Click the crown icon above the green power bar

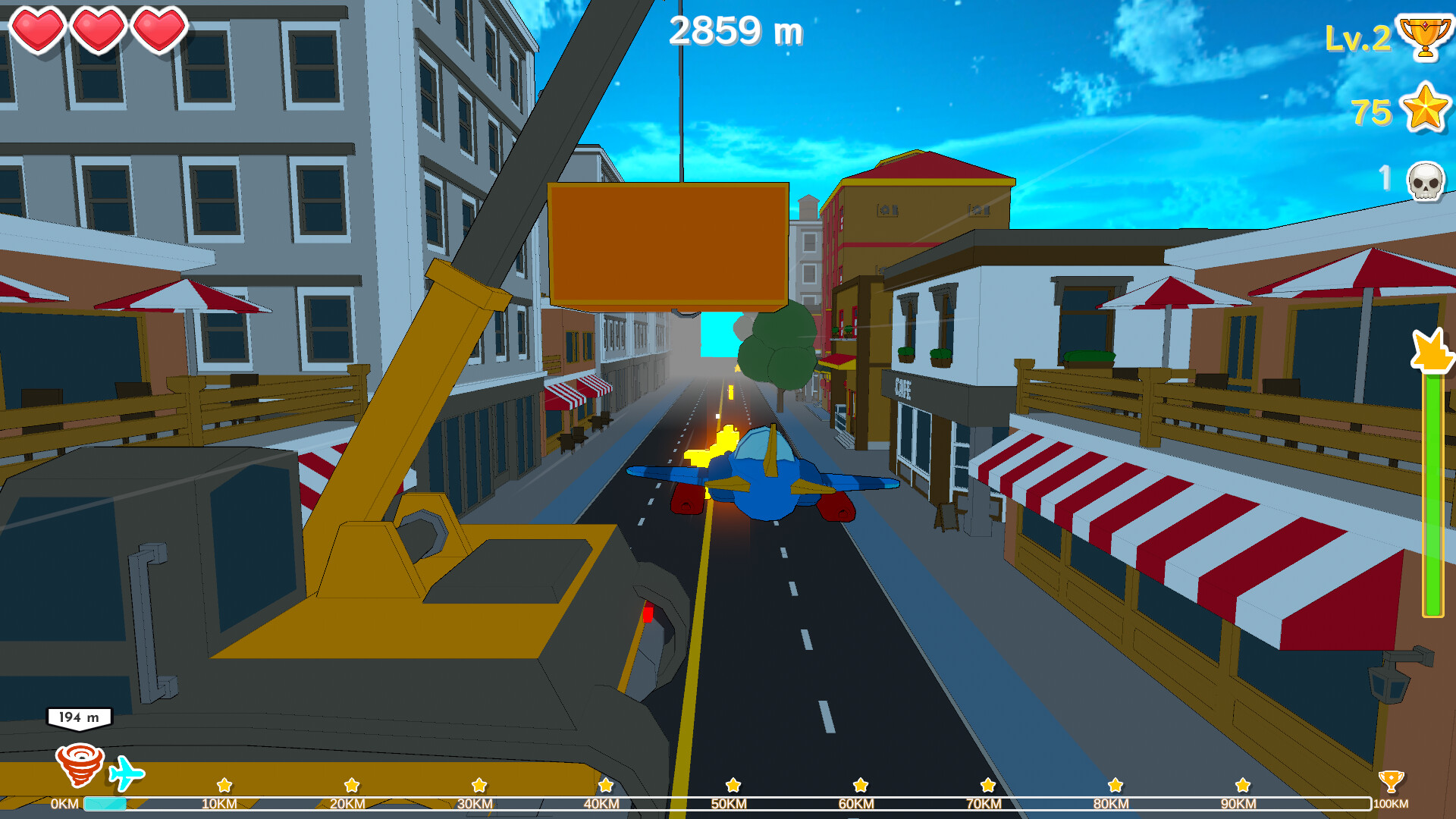coord(1429,349)
